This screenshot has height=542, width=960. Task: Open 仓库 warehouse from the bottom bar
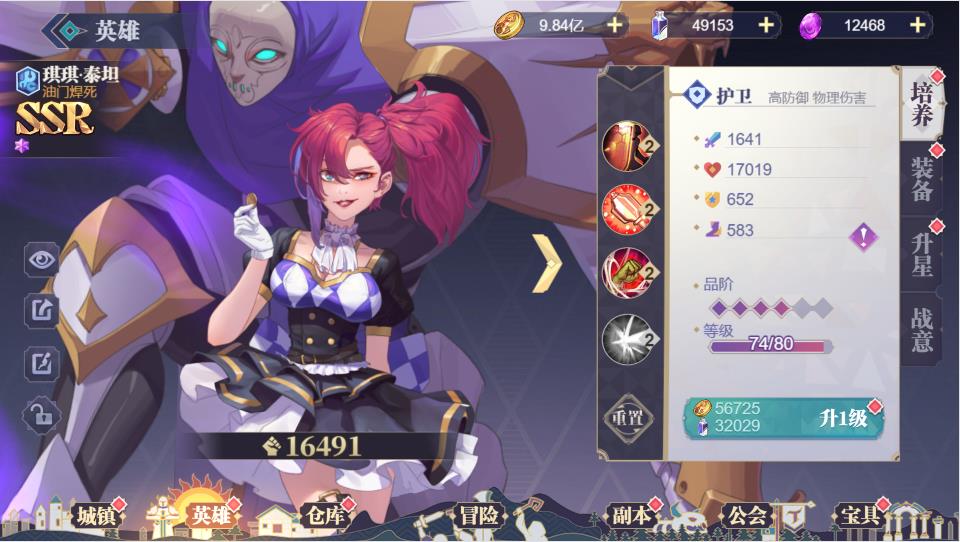323,516
